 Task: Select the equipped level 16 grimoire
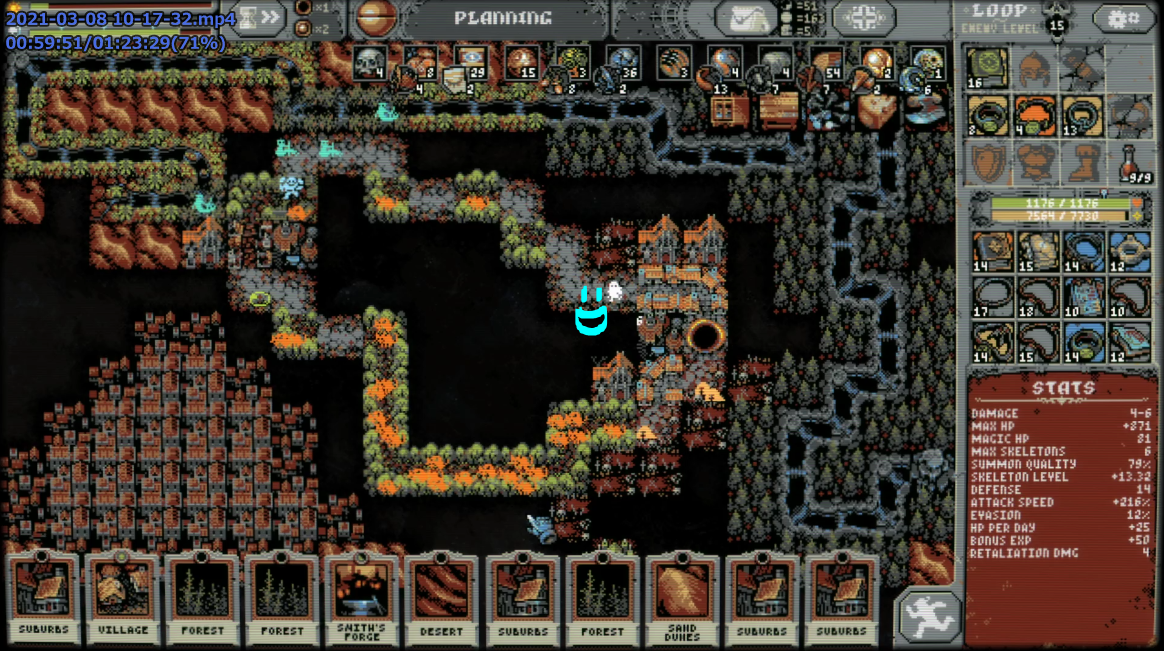pyautogui.click(x=988, y=70)
